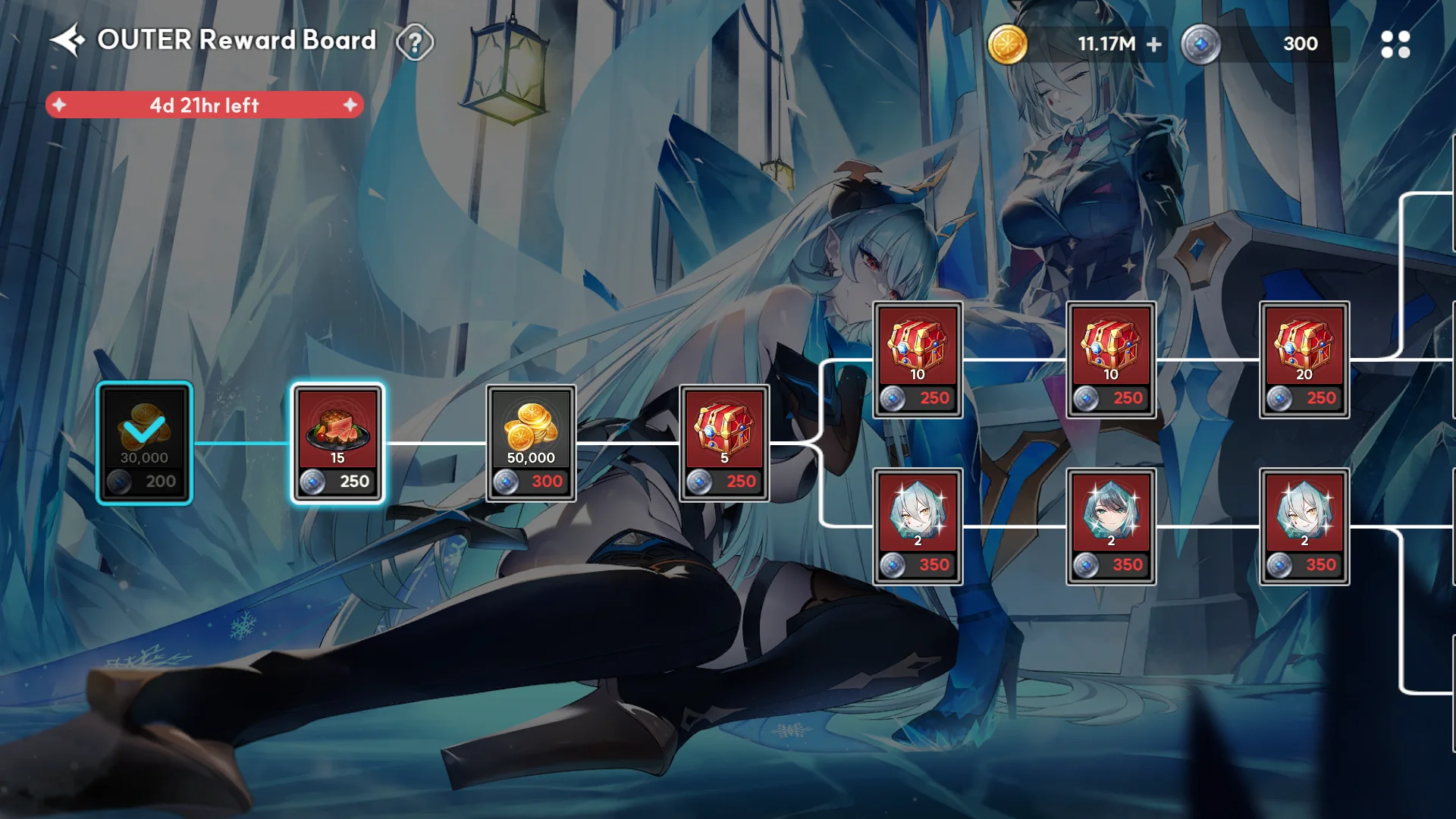Select the 50,000 gold coin reward
1456x819 pixels.
click(x=531, y=444)
